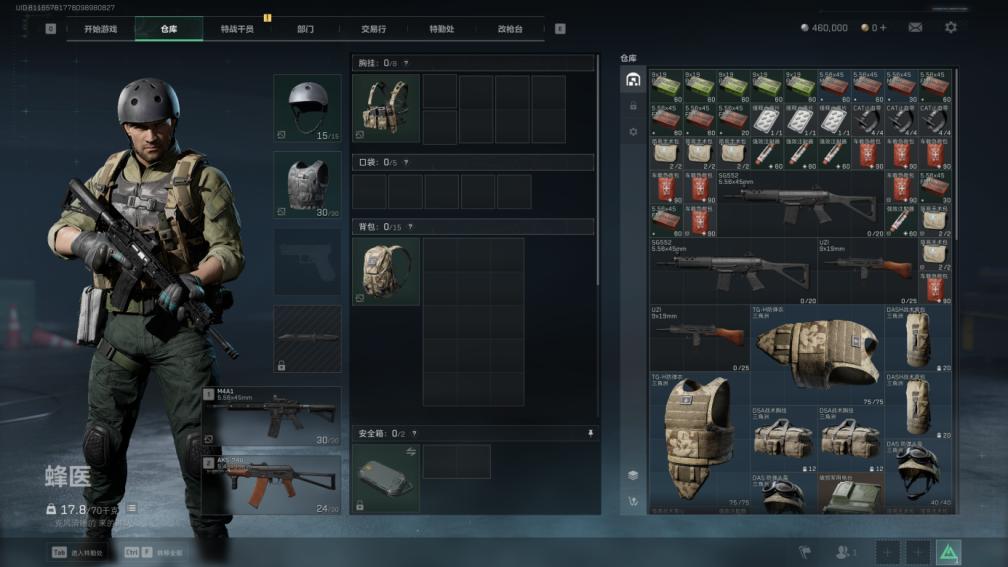Open the 开始游戏 (Start Game) tab
This screenshot has height=567, width=1008.
pos(100,29)
